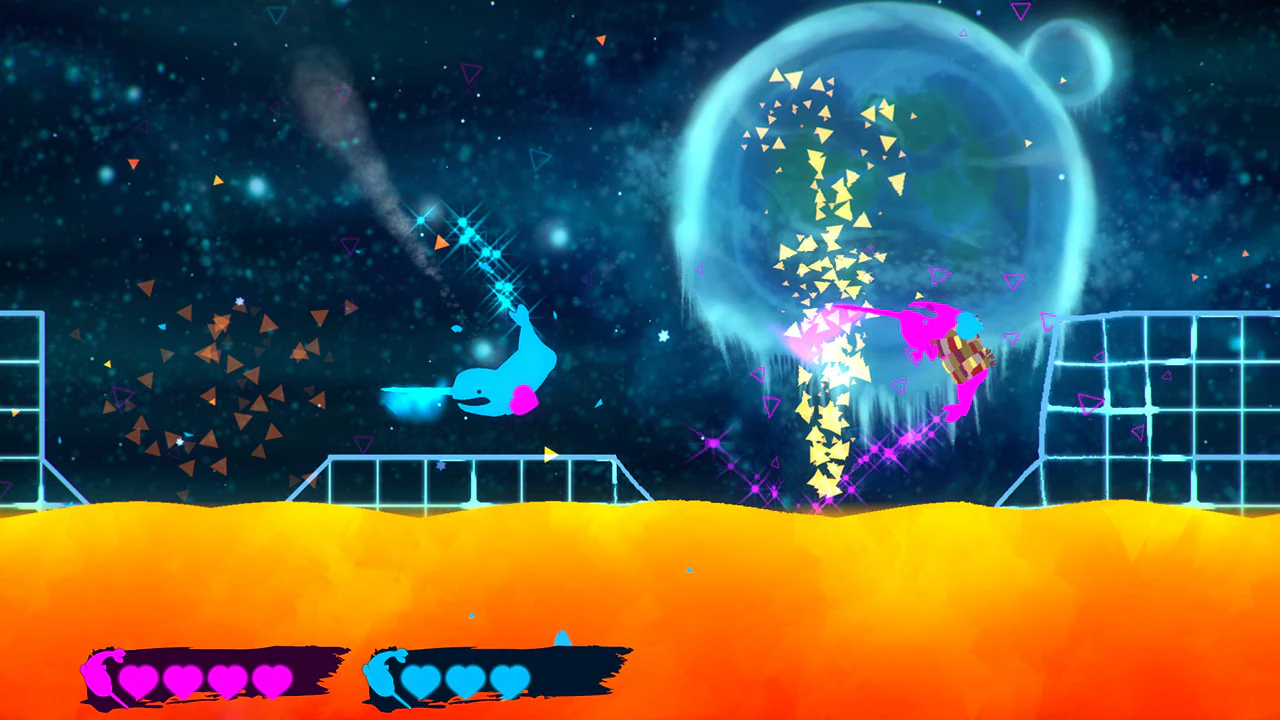
Task: Expand the blue player's health bar
Action: pyautogui.click(x=495, y=675)
